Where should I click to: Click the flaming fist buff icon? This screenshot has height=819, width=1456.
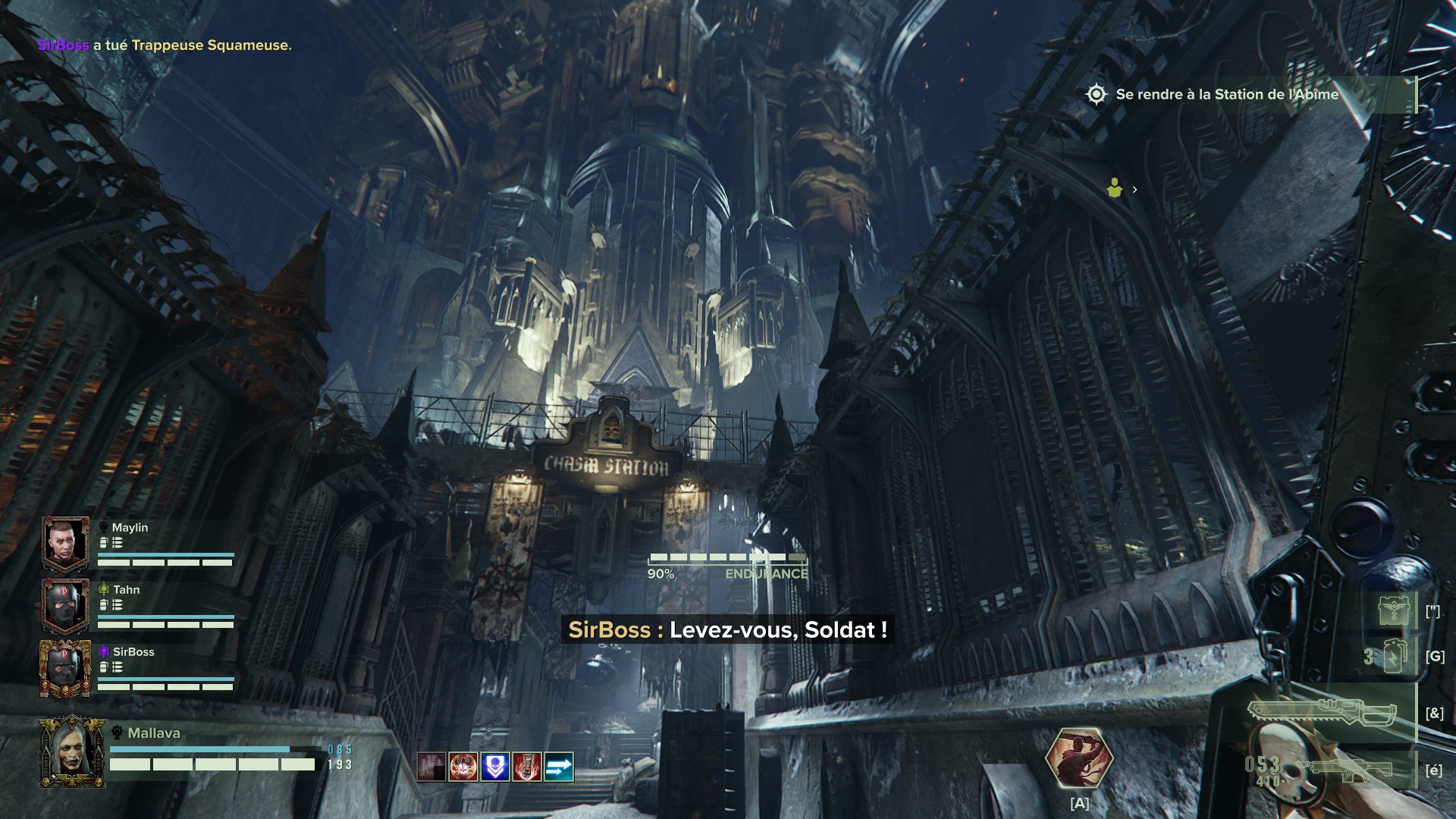click(527, 767)
